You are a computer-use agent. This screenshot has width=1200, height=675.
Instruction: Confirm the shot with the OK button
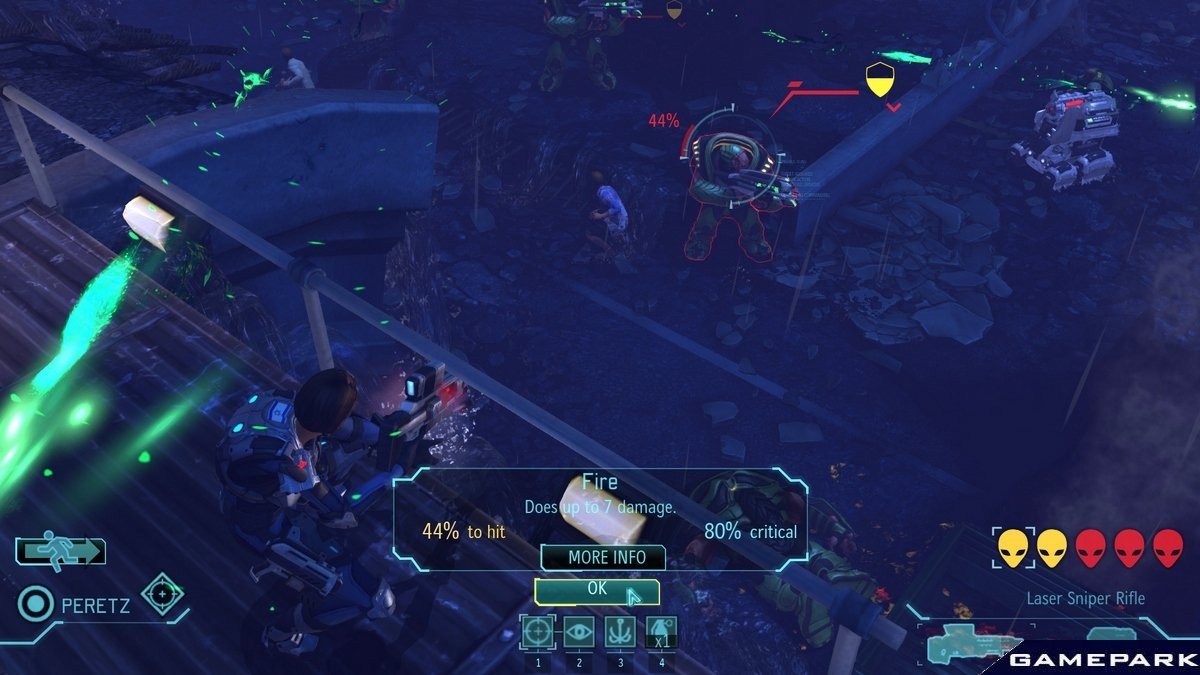click(x=597, y=590)
